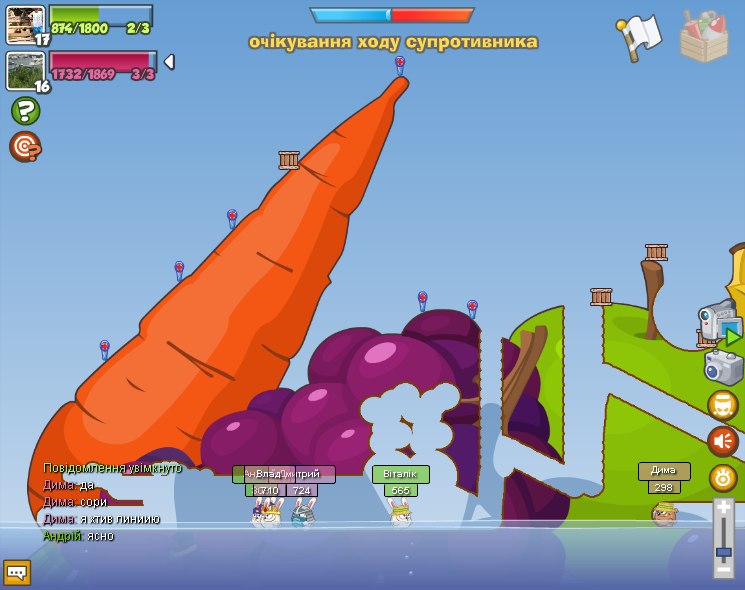Click the white arrow beside the pink team bar
Viewport: 745px width, 590px height.
pyautogui.click(x=169, y=62)
